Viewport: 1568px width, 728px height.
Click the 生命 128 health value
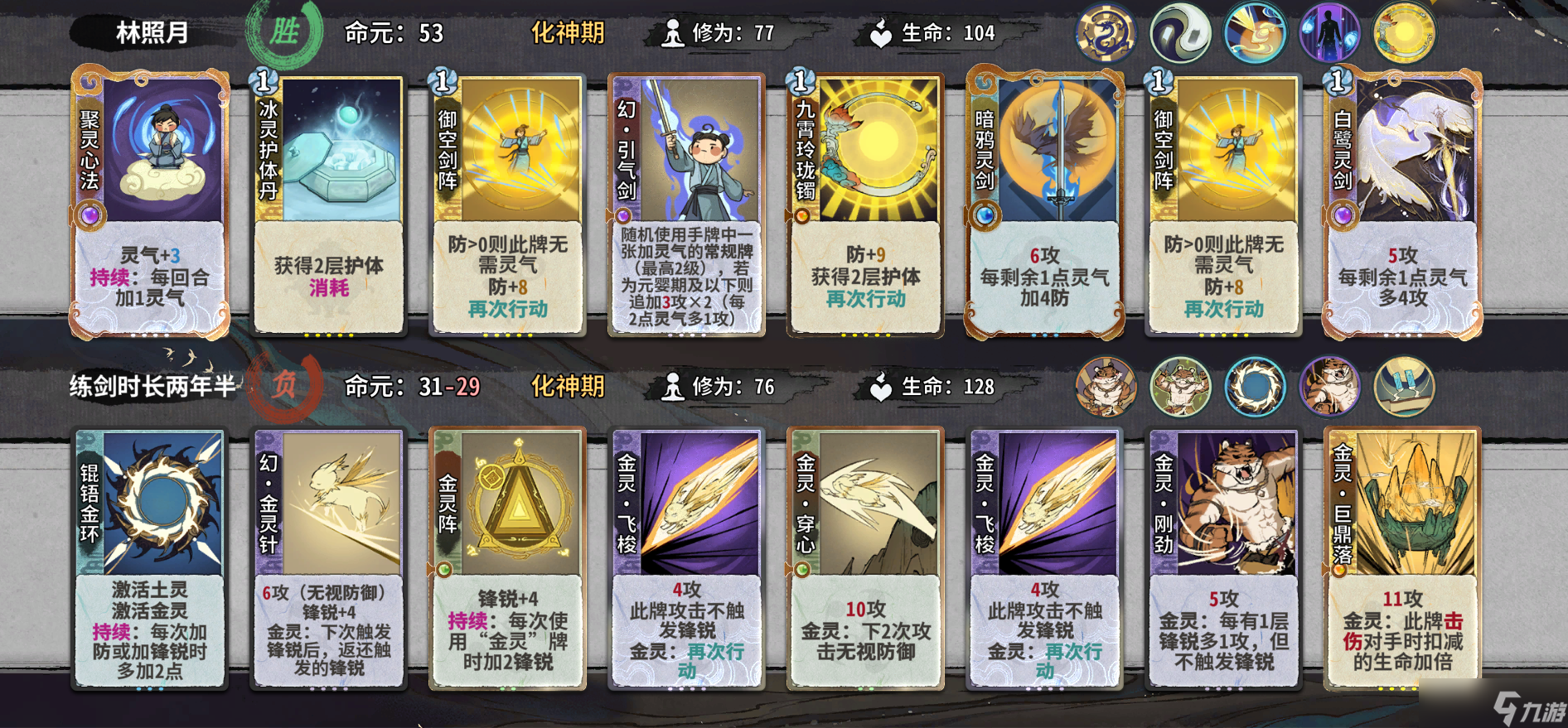tap(980, 387)
